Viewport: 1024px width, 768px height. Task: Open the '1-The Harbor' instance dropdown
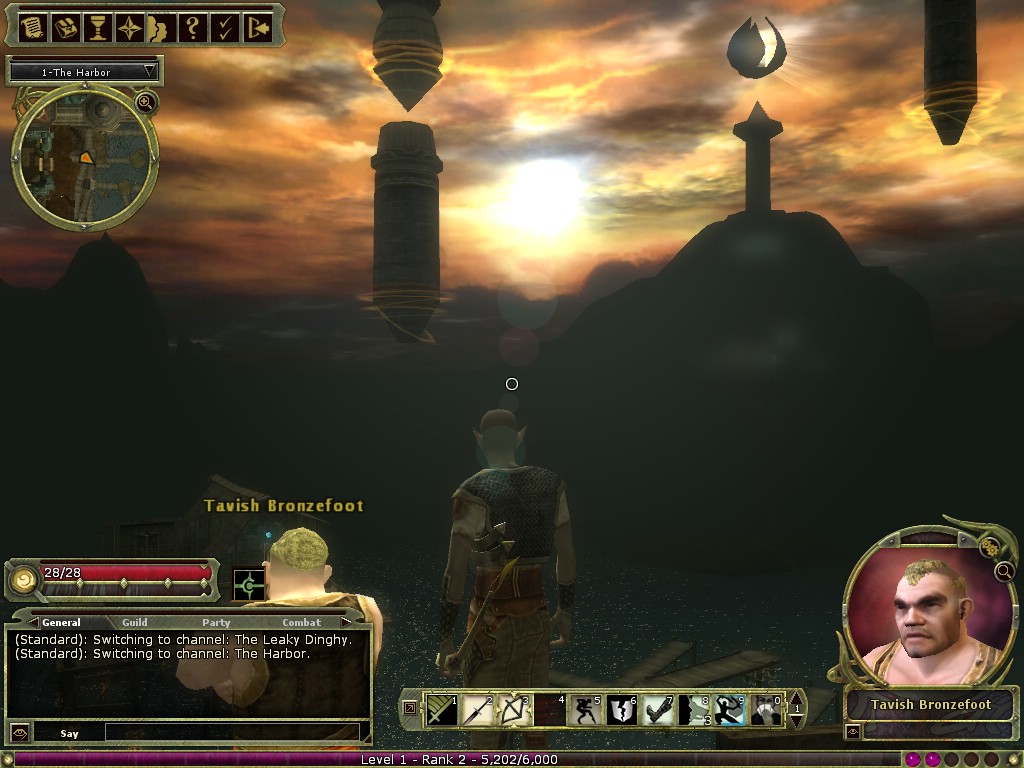pos(85,72)
